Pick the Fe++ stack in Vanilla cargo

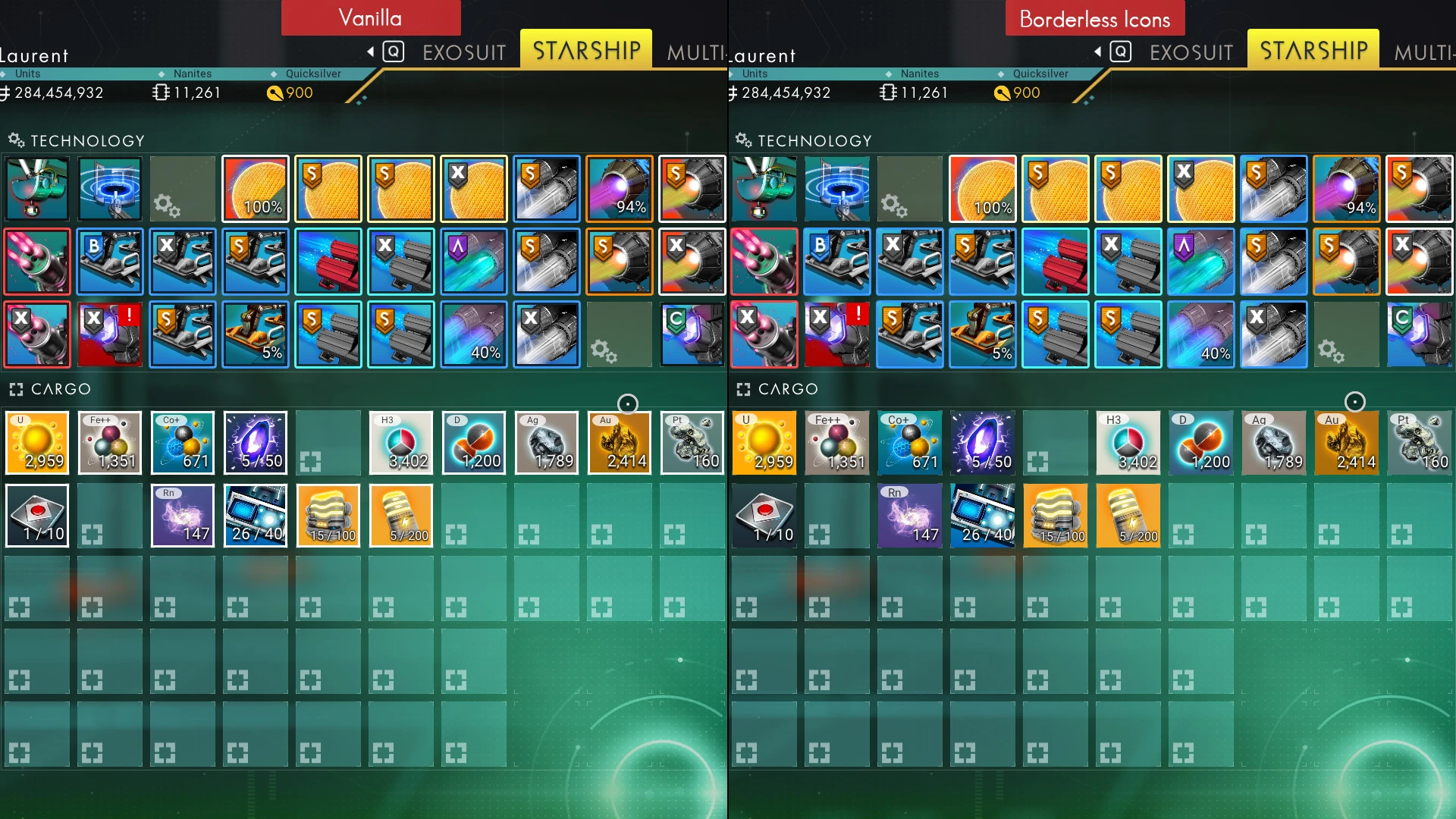pos(110,443)
